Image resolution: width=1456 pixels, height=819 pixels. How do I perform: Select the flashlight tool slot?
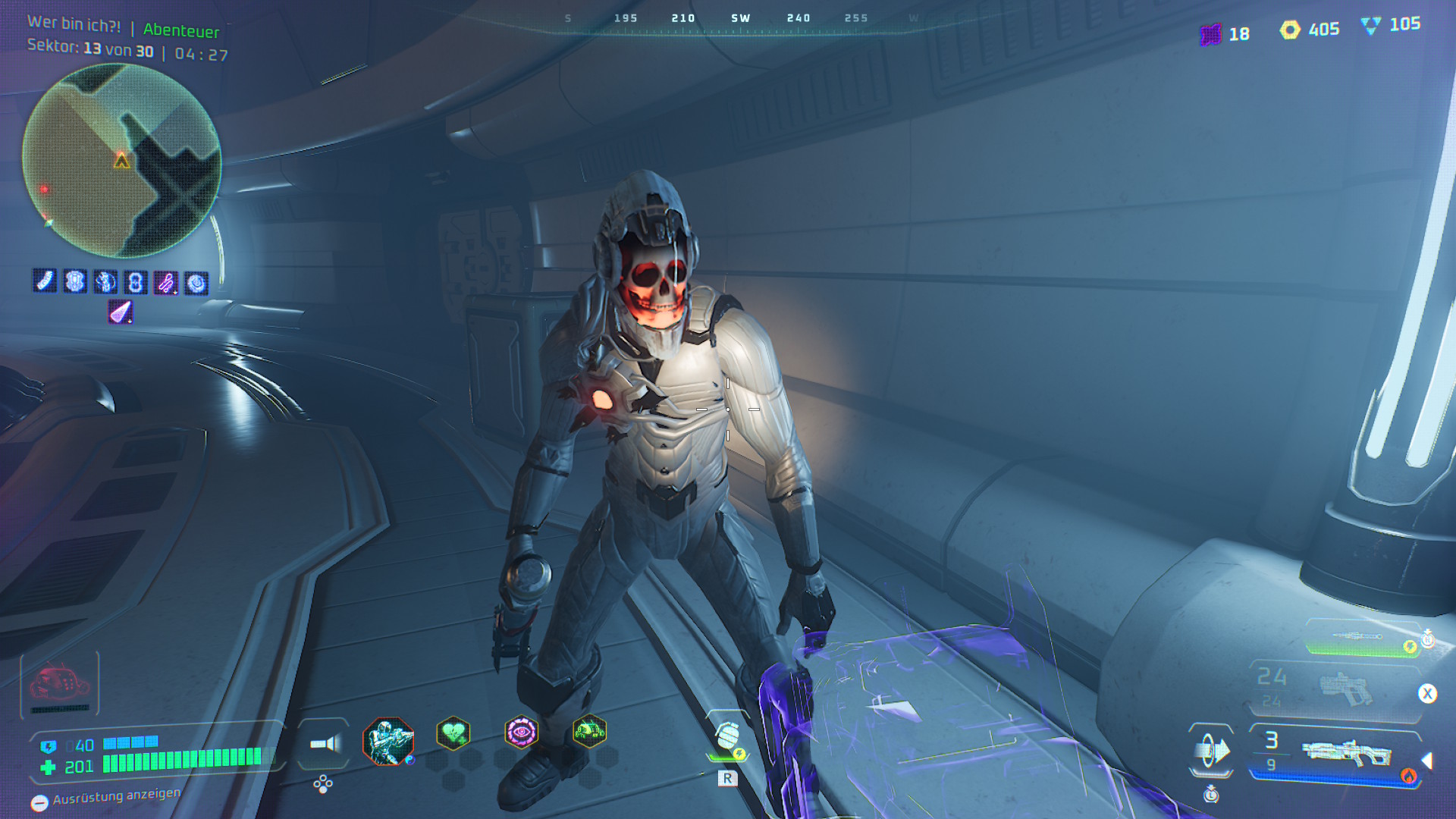[325, 744]
